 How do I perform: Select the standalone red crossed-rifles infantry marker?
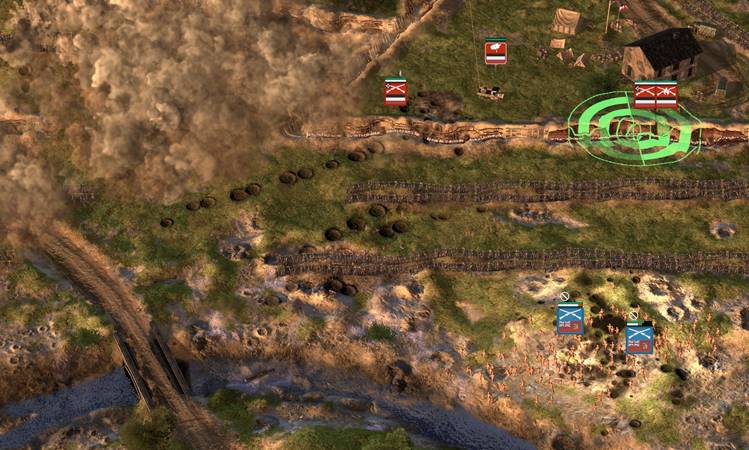pyautogui.click(x=396, y=92)
